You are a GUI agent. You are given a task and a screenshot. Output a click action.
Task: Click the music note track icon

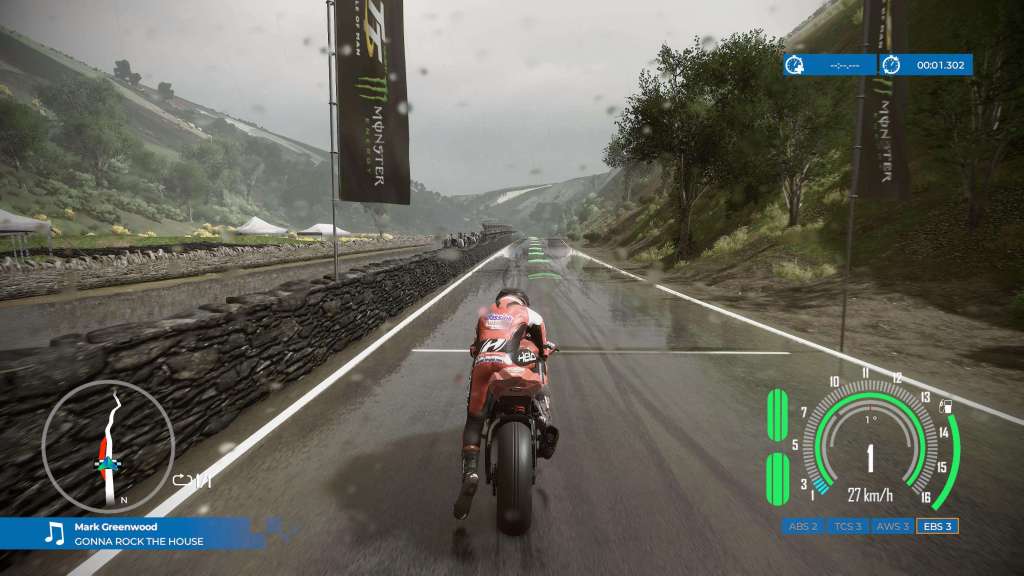[54, 534]
